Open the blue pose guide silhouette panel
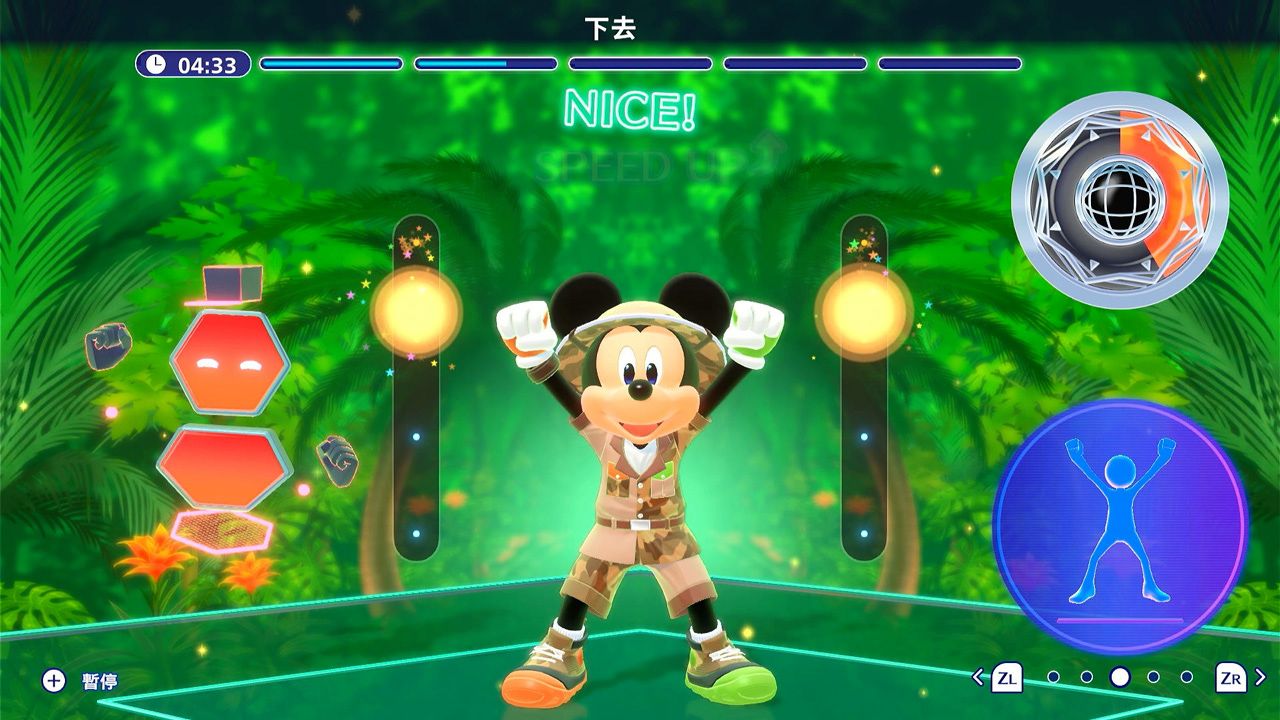 [1120, 525]
